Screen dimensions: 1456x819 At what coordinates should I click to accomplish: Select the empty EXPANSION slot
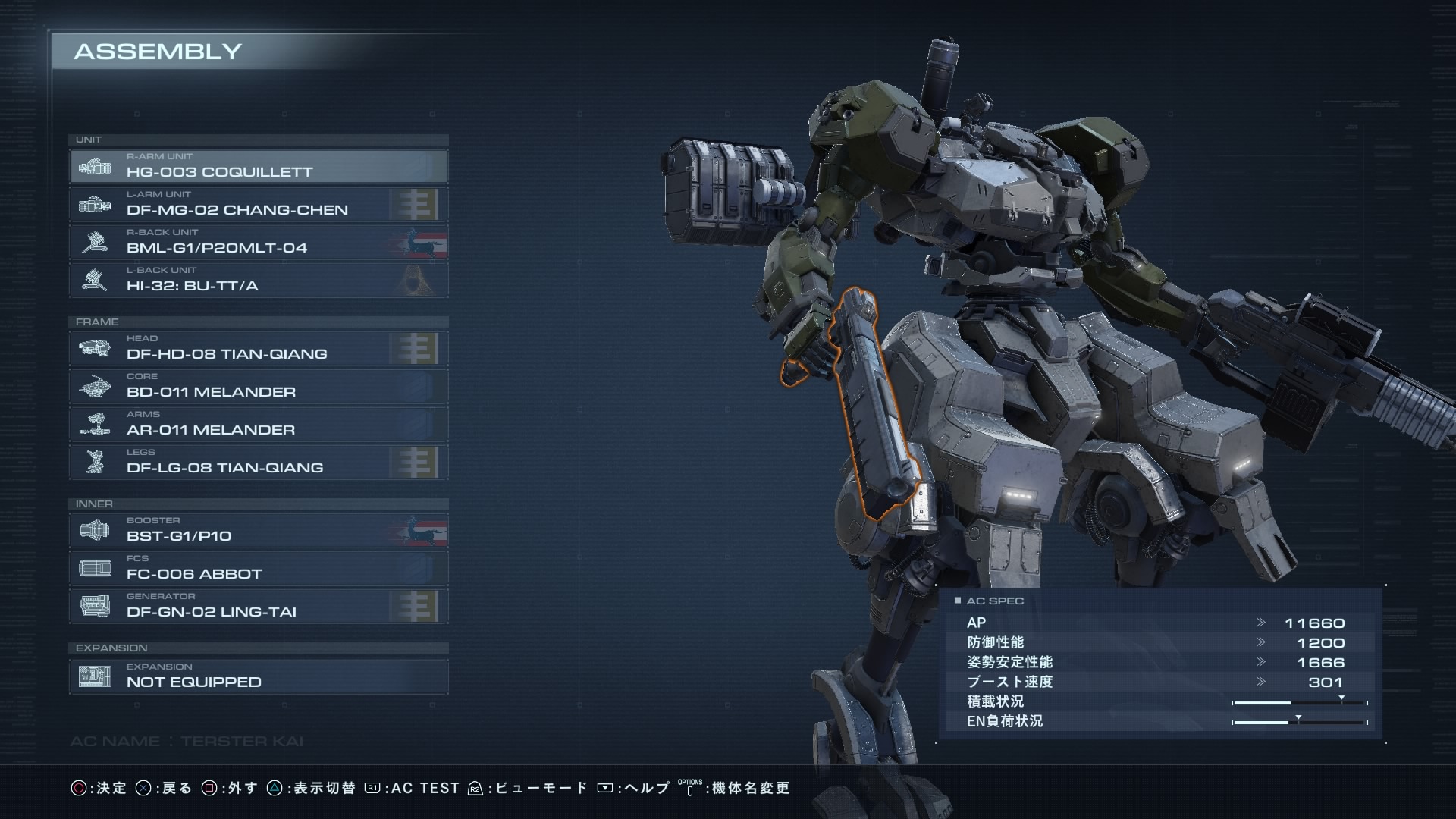click(258, 676)
